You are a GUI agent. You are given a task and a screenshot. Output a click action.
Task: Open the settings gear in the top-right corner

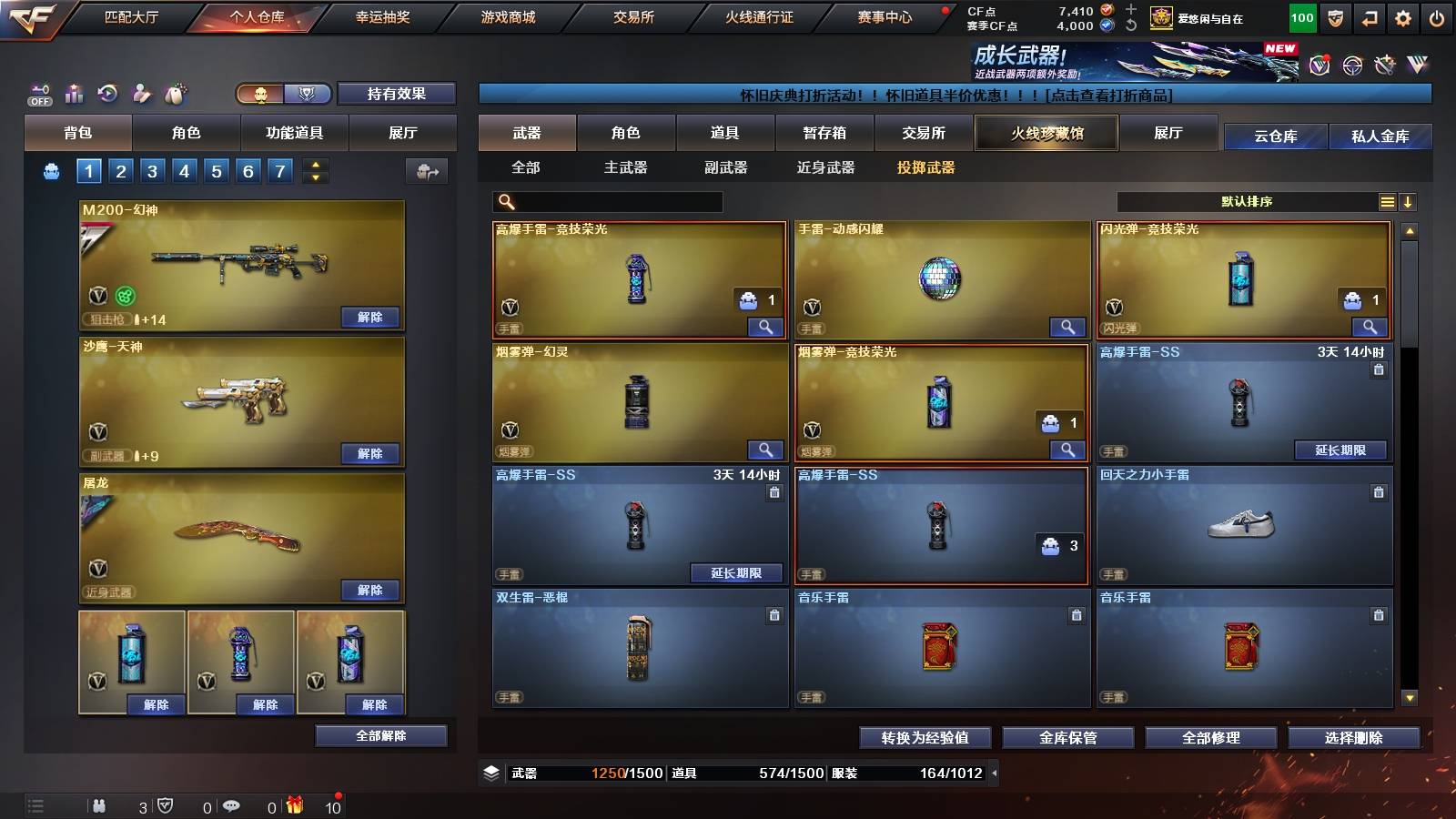1403,17
